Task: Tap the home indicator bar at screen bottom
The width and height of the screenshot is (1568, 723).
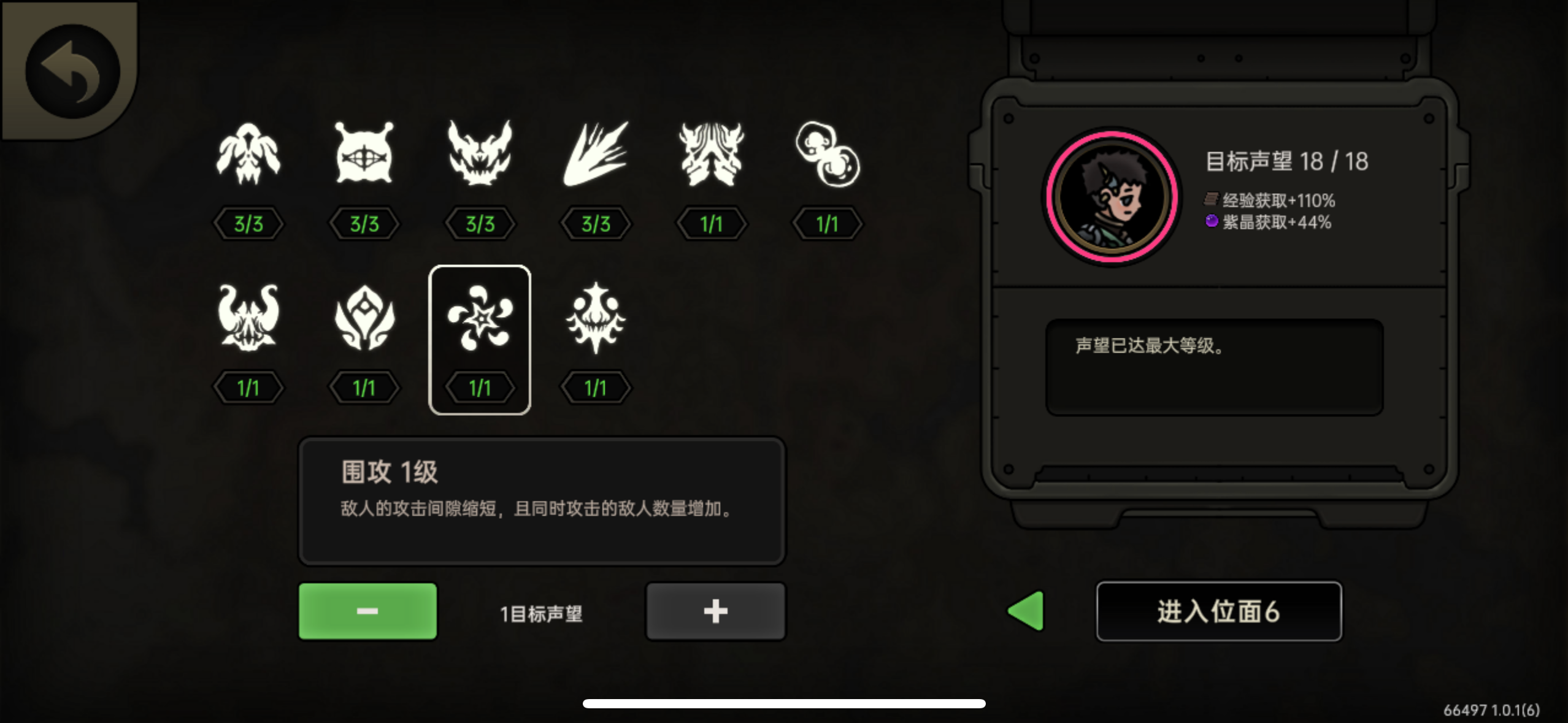Action: tap(784, 702)
